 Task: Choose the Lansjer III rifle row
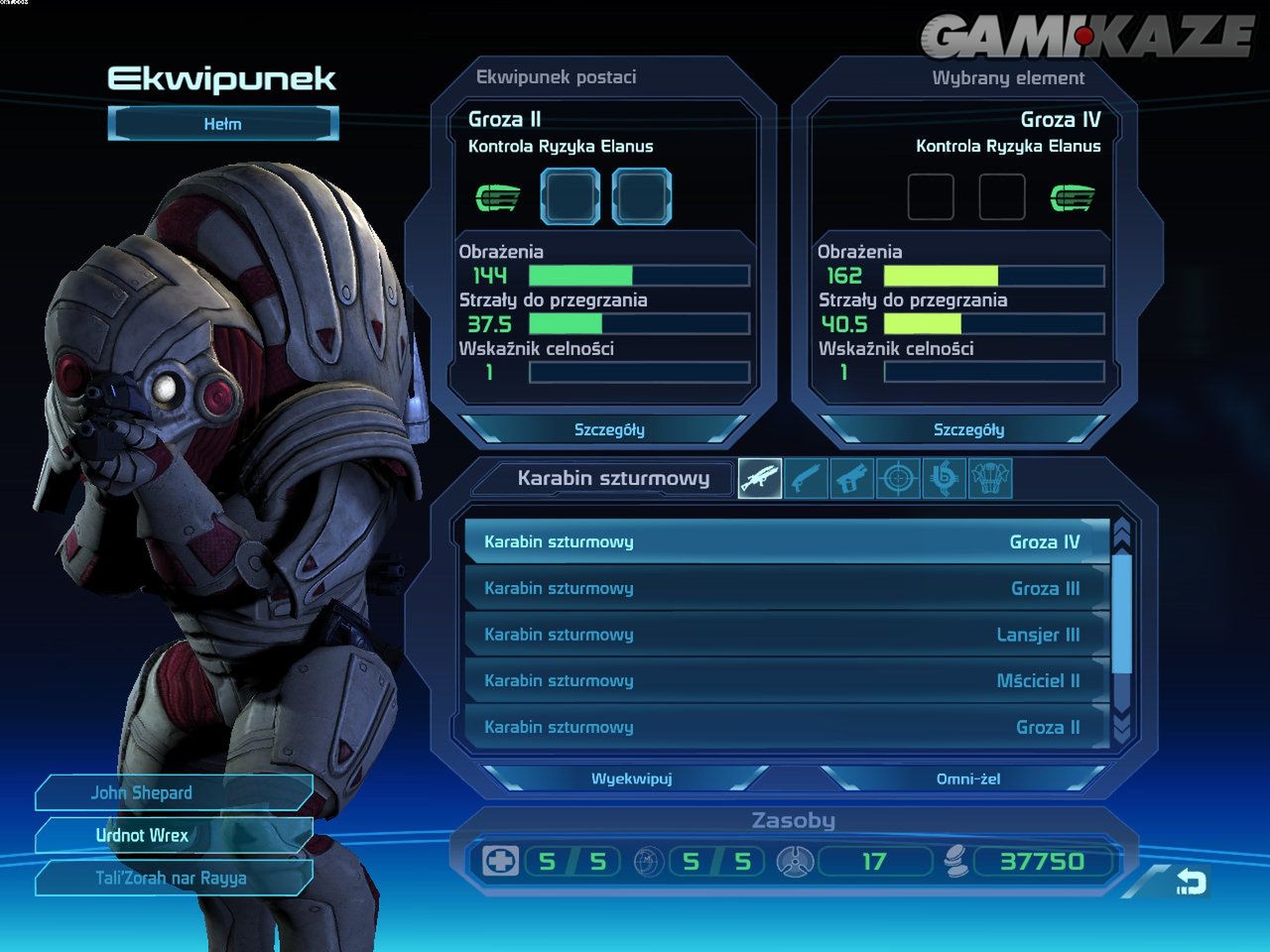(x=784, y=635)
